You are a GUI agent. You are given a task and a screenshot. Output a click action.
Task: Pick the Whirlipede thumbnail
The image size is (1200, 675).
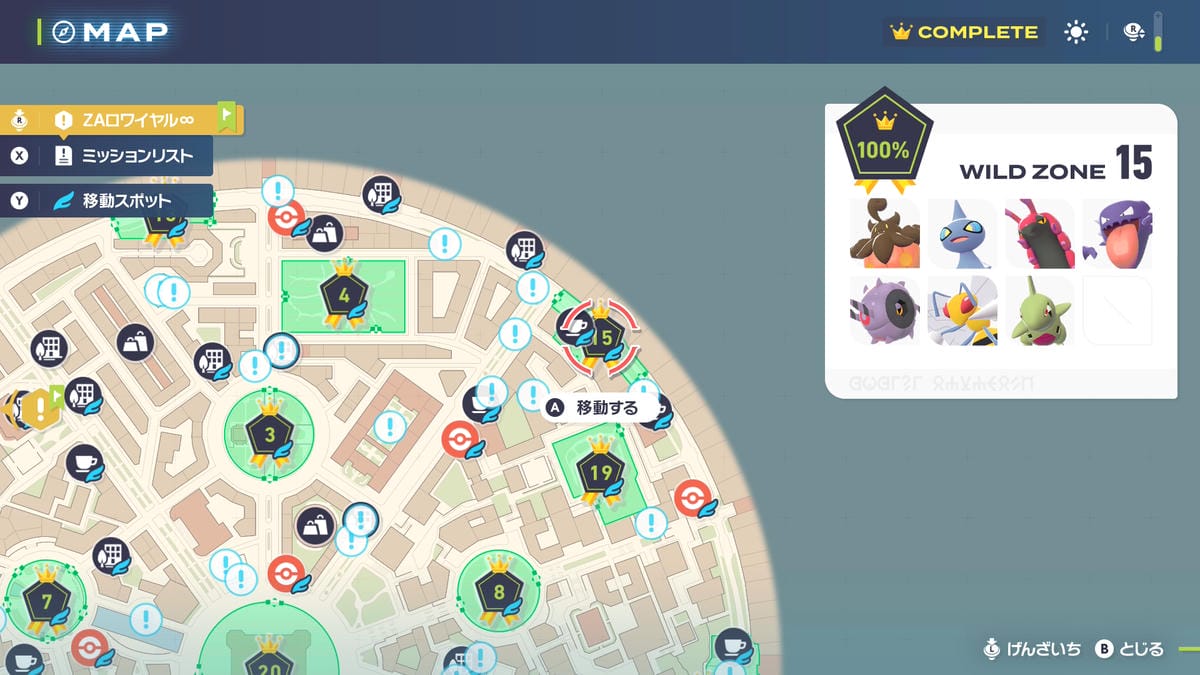(x=883, y=310)
